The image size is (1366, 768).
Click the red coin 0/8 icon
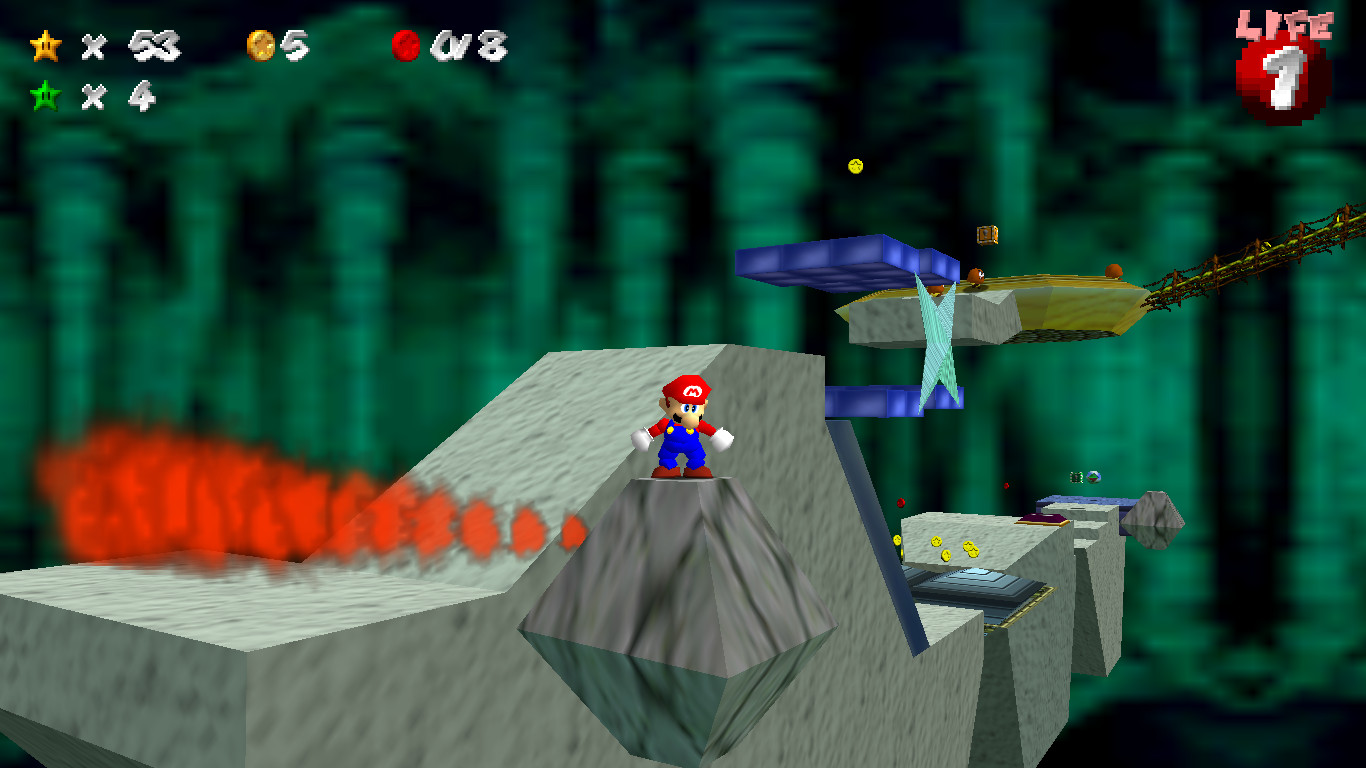pos(406,45)
